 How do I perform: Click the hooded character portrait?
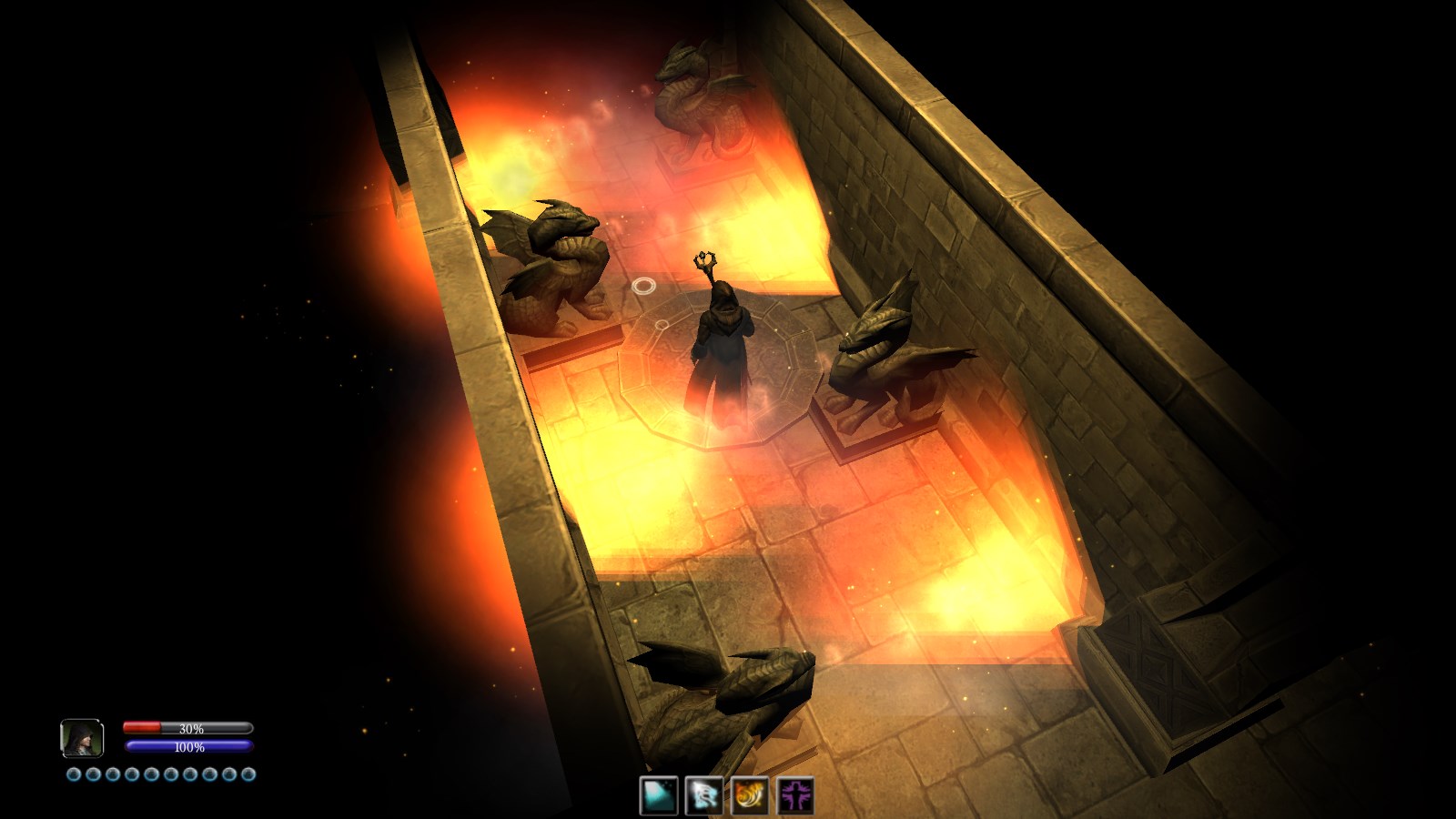pyautogui.click(x=82, y=738)
